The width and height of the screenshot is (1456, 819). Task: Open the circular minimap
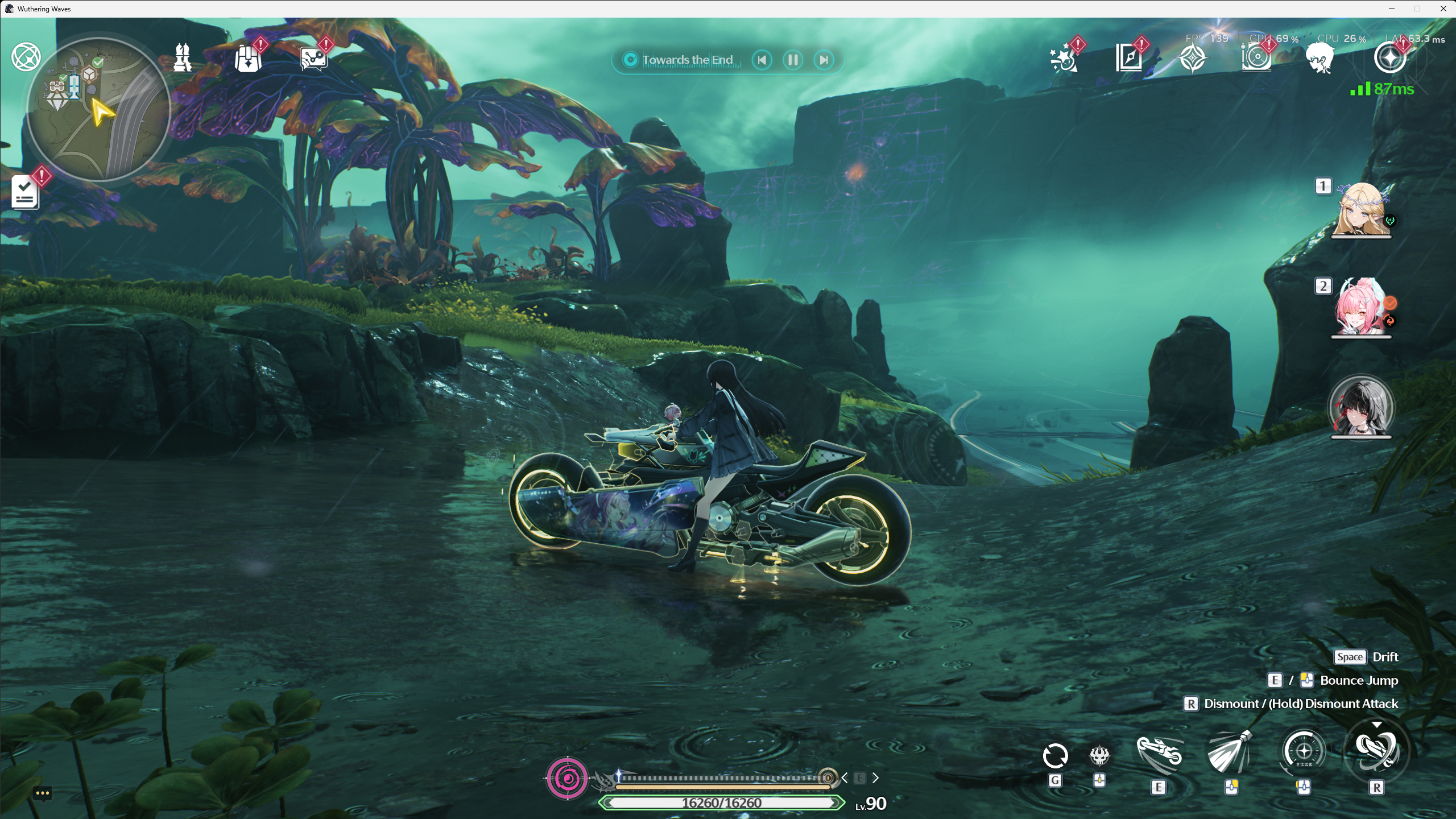pyautogui.click(x=98, y=108)
